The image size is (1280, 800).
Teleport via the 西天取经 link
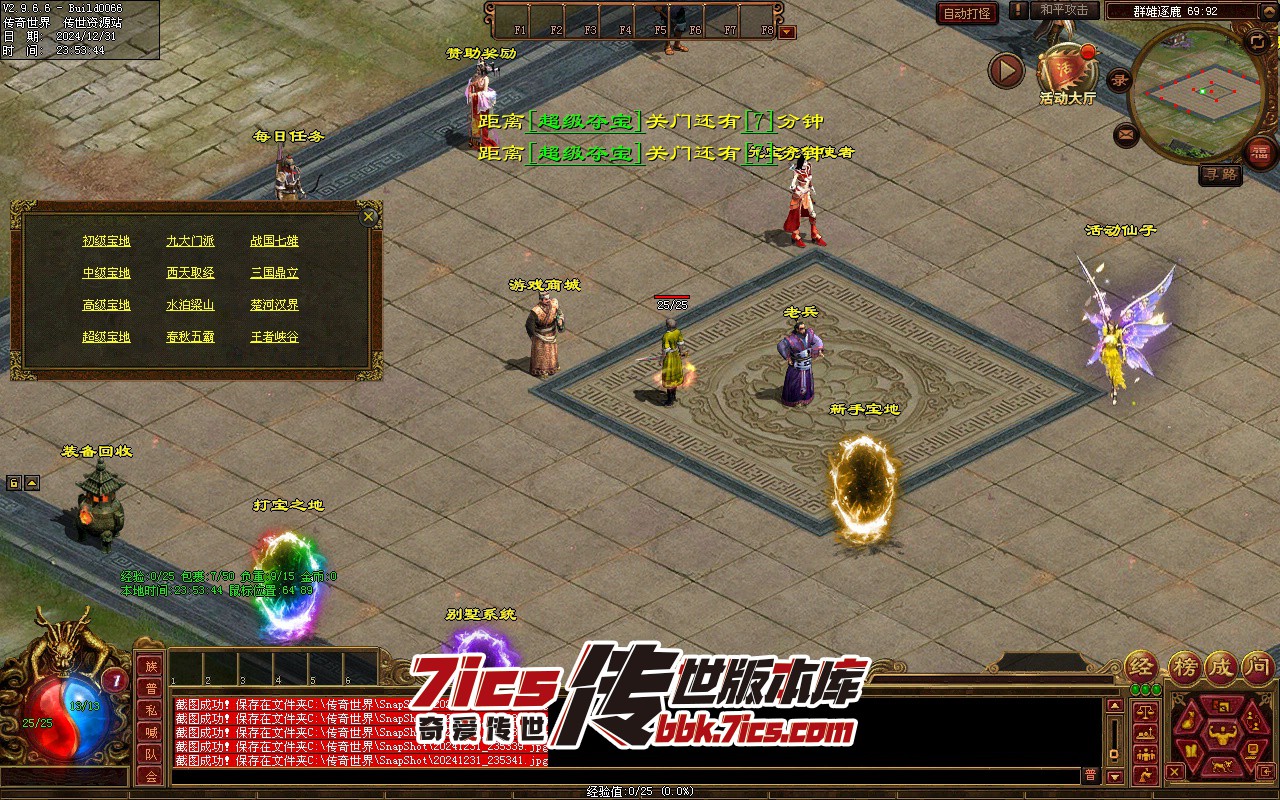[x=190, y=273]
